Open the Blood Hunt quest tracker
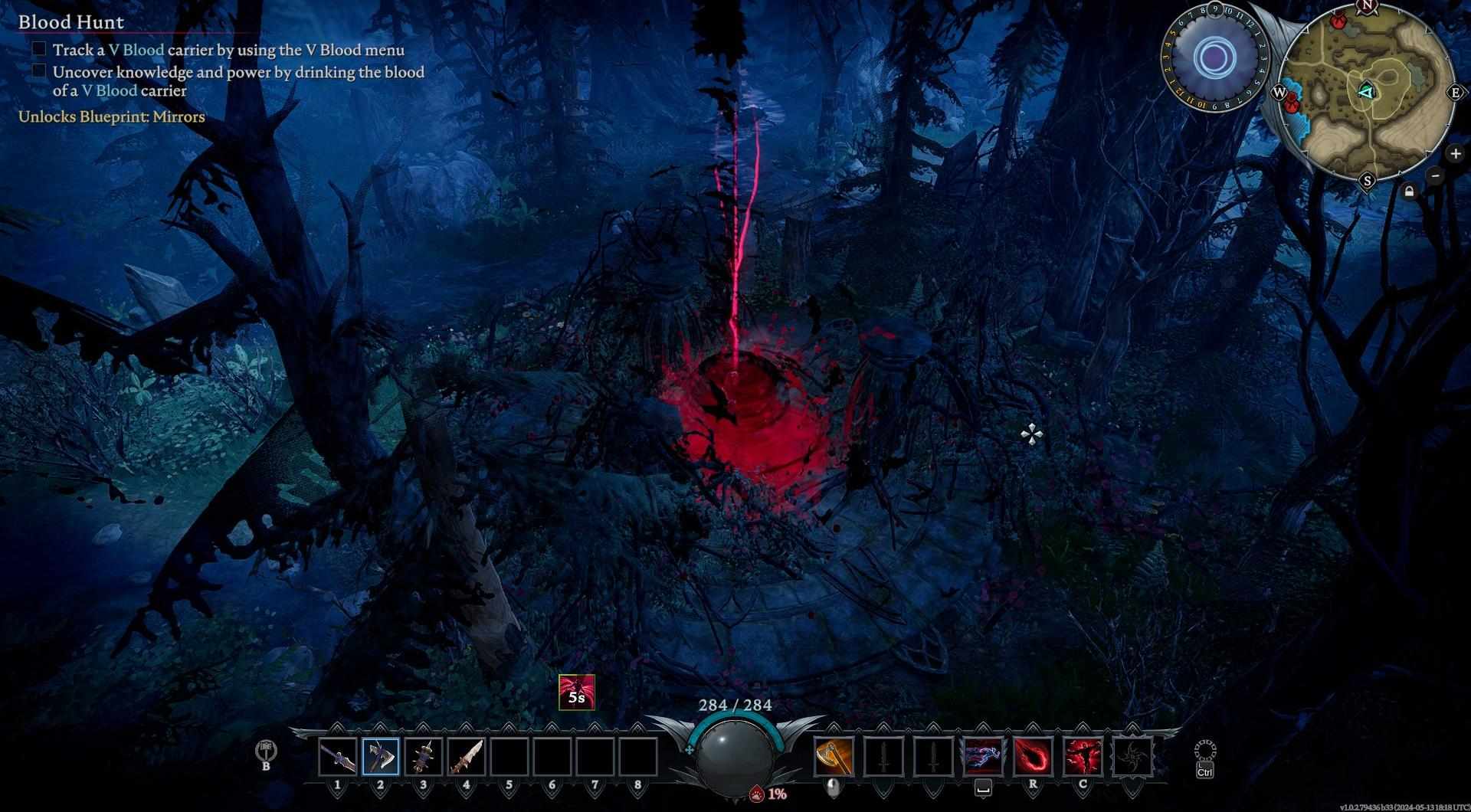This screenshot has width=1471, height=812. (x=71, y=22)
